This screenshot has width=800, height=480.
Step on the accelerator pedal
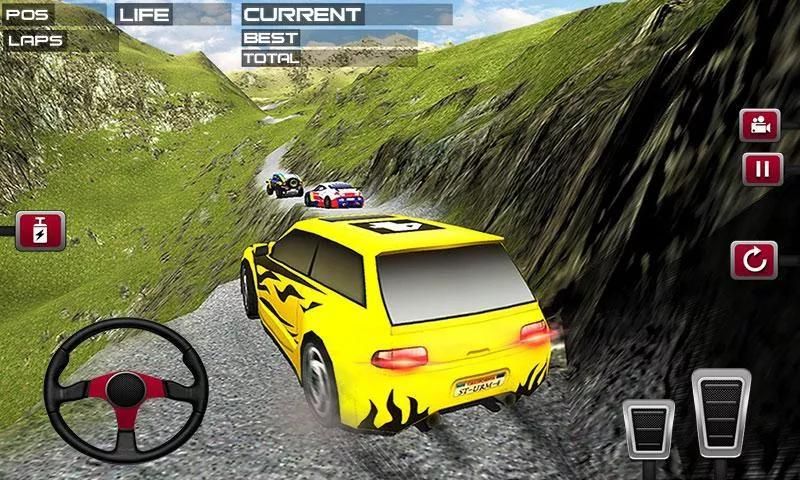[x=721, y=415]
